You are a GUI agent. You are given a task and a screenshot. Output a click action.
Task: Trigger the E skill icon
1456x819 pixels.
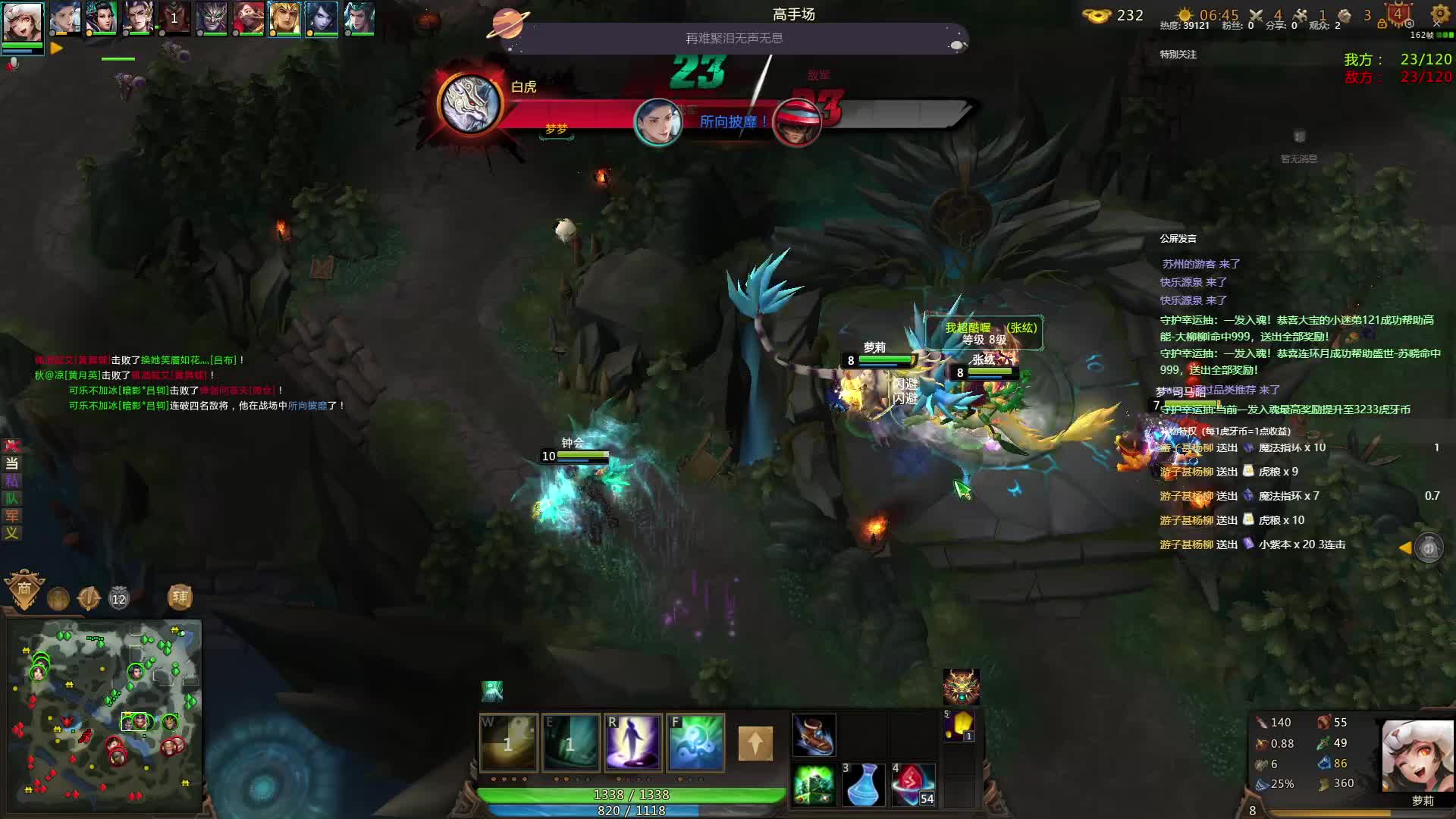point(570,742)
